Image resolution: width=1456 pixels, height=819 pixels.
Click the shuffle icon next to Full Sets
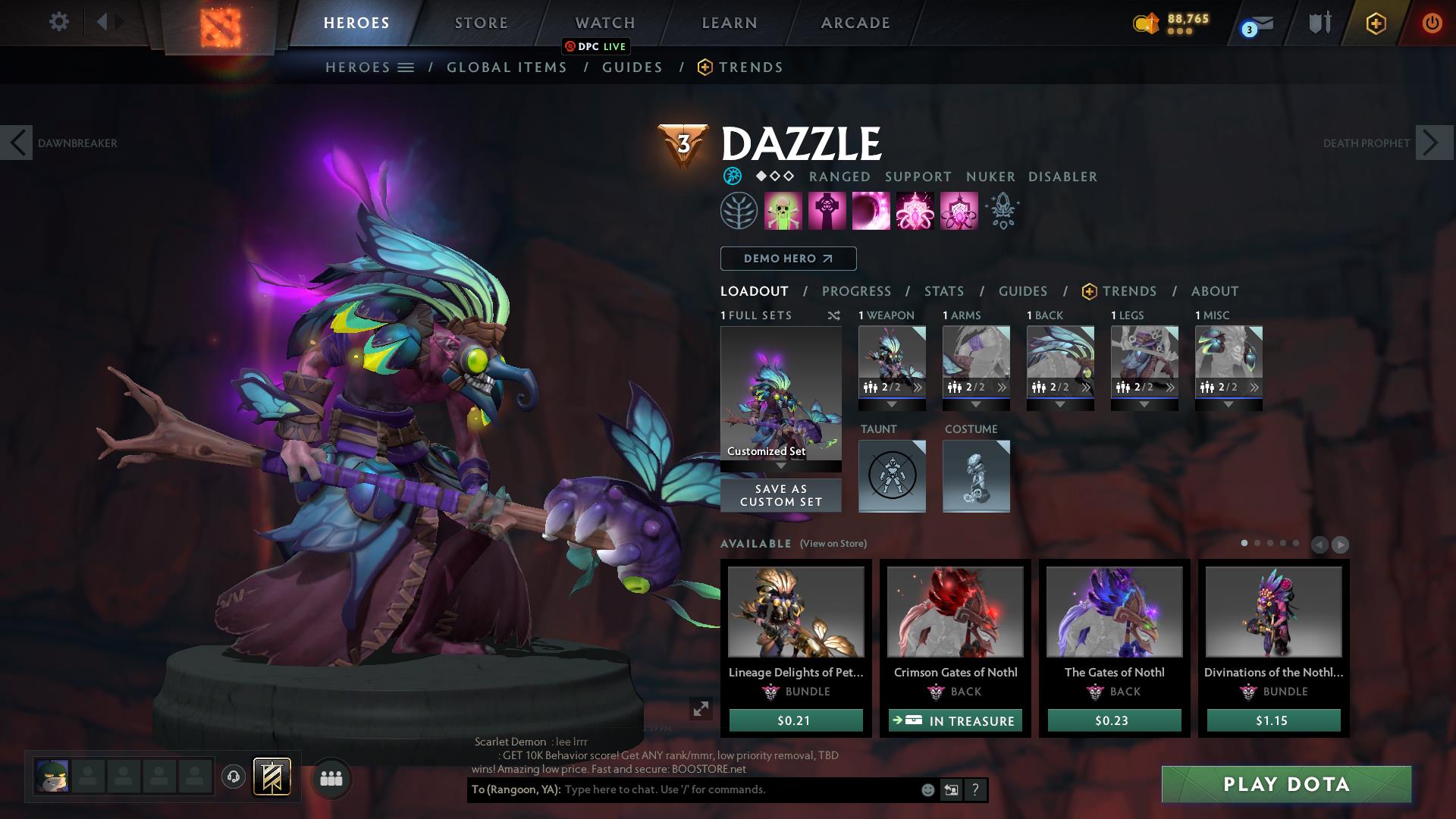pos(833,315)
